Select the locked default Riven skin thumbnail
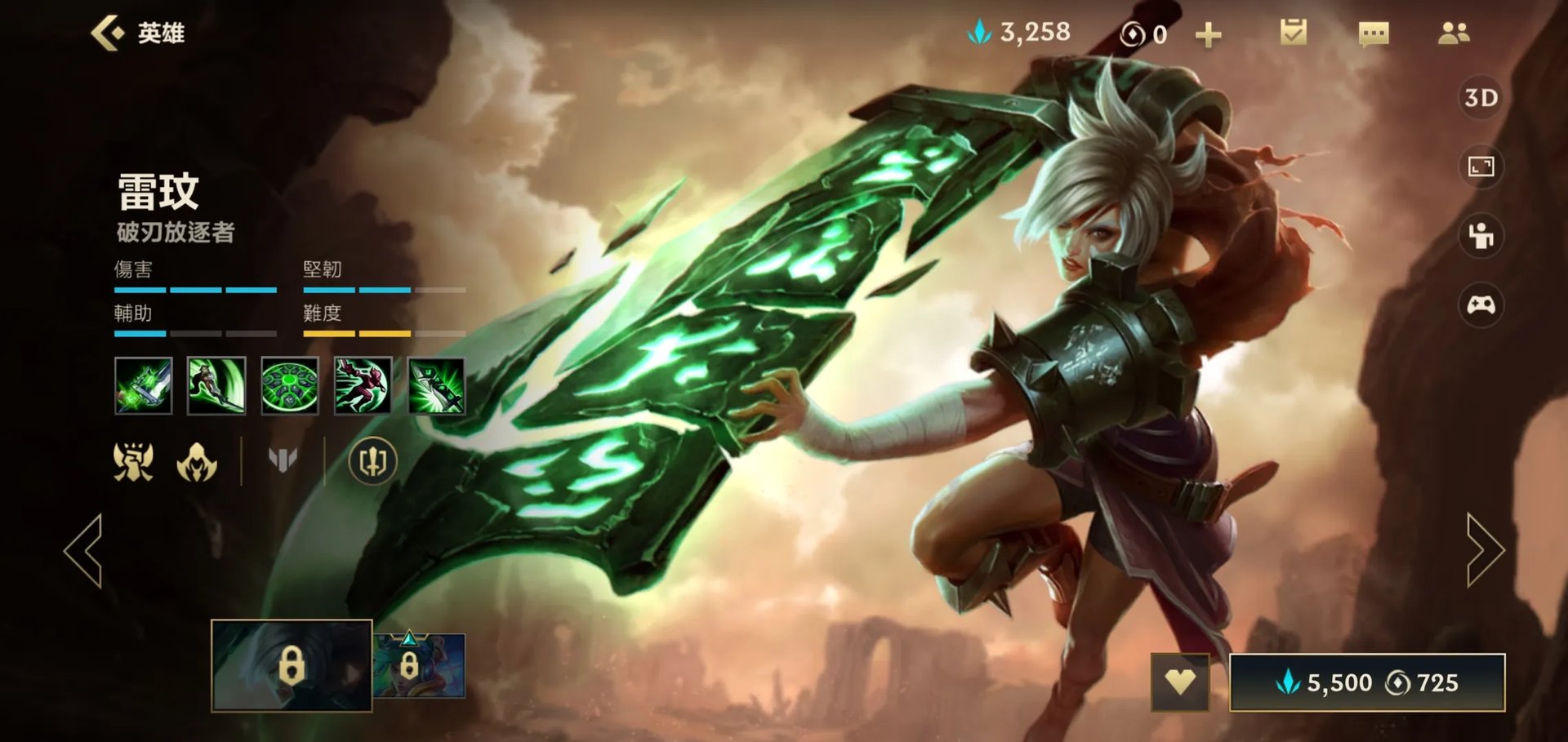This screenshot has height=742, width=1568. pyautogui.click(x=292, y=665)
